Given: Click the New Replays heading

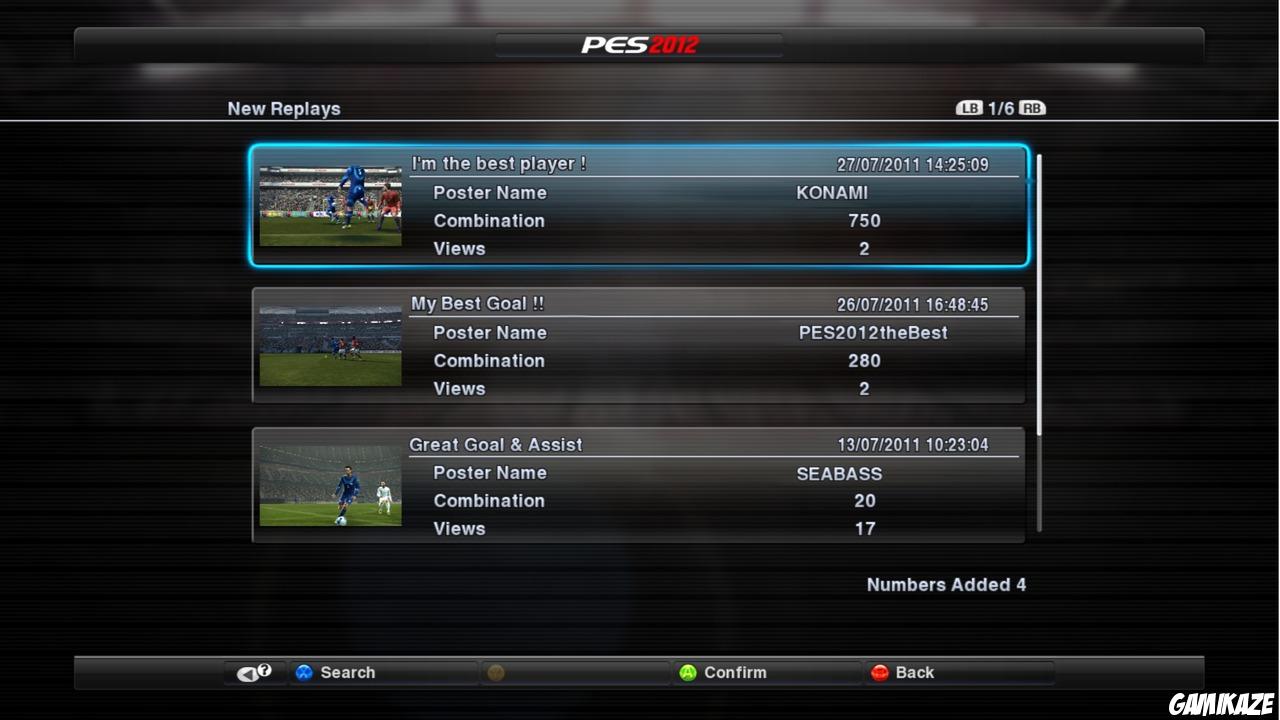Looking at the screenshot, I should pos(284,108).
